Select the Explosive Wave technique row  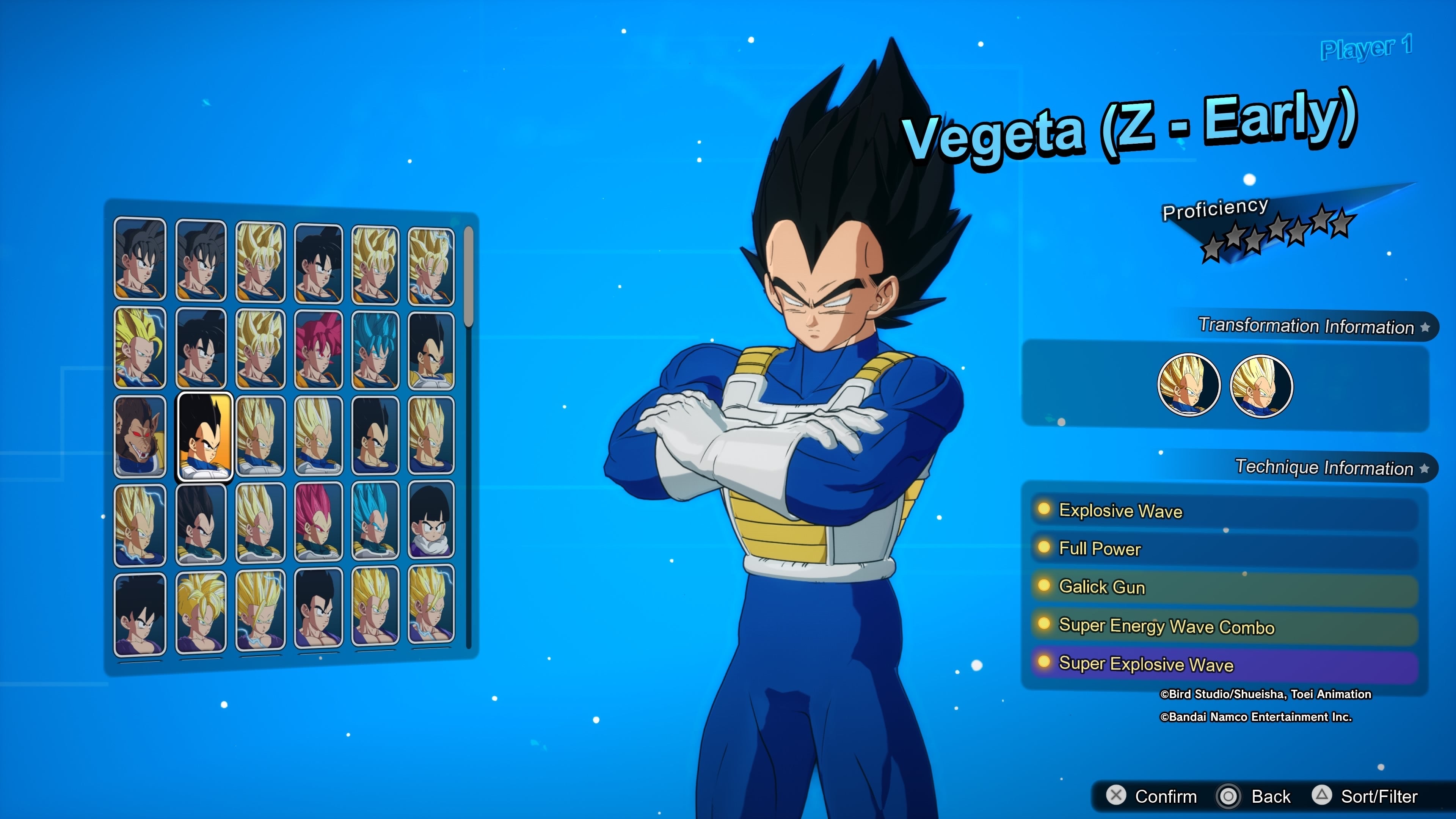click(1224, 510)
